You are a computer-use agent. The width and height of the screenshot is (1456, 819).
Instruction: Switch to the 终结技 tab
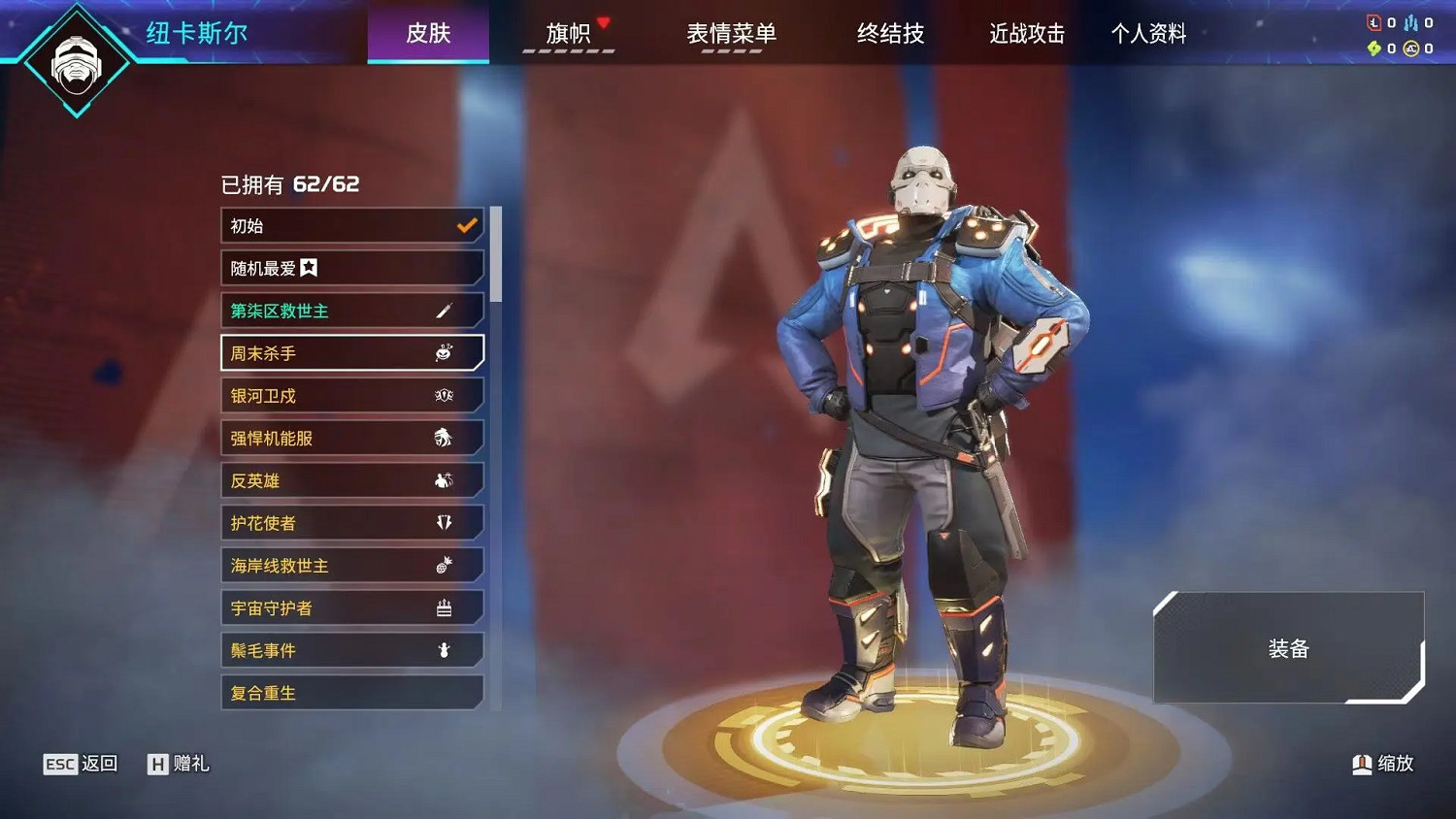[890, 34]
